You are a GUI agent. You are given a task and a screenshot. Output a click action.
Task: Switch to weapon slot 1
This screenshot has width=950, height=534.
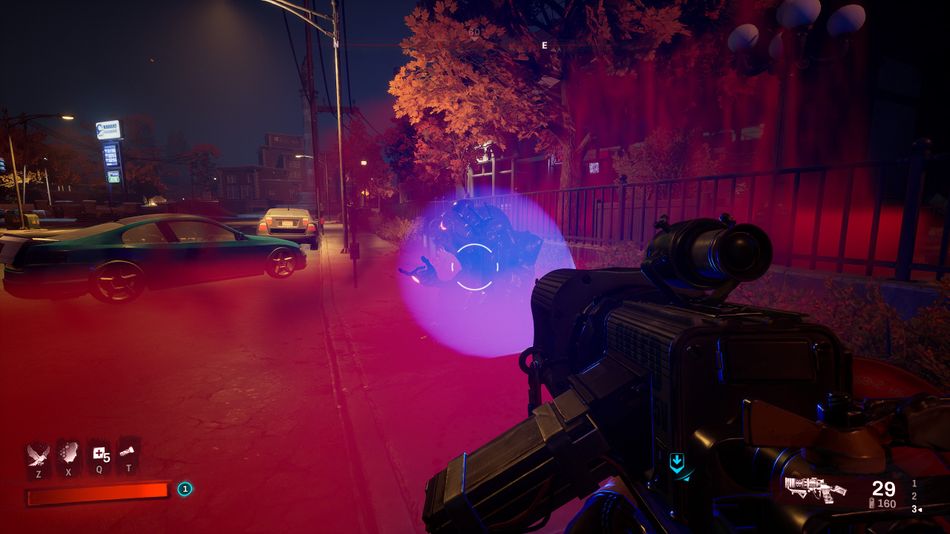pos(913,483)
